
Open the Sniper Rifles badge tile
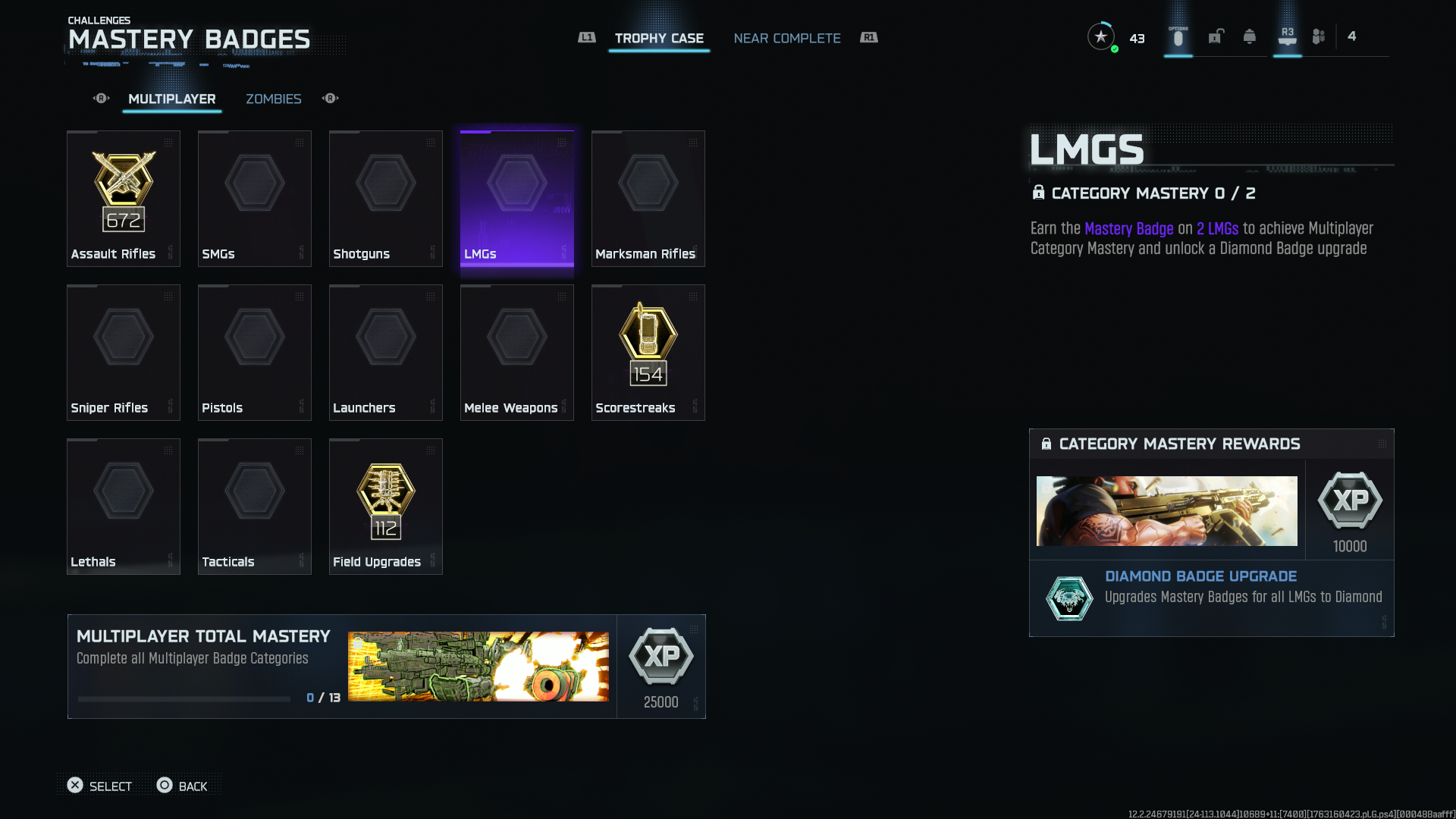[x=124, y=353]
